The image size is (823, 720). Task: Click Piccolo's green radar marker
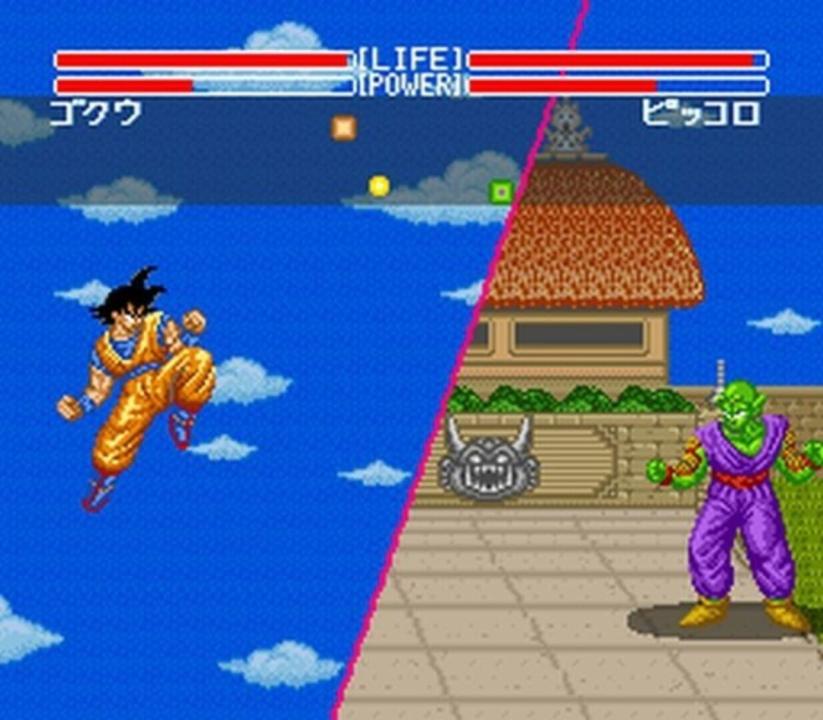[x=500, y=190]
